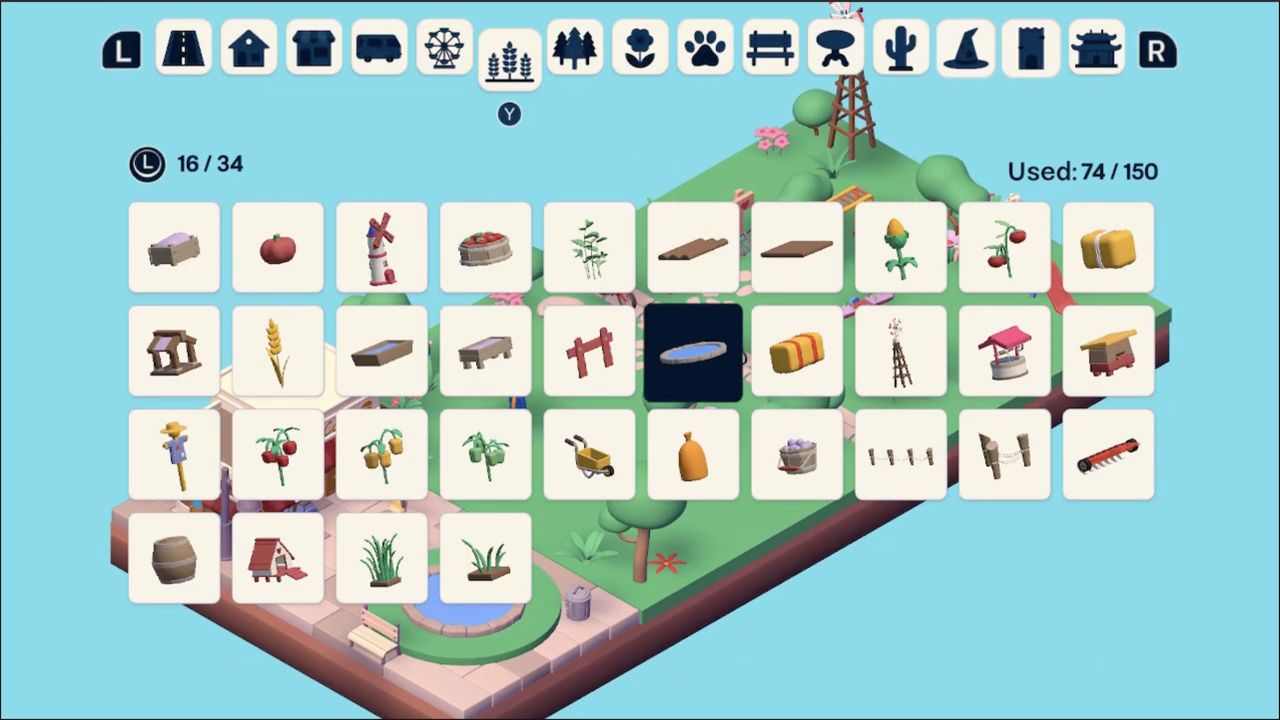This screenshot has width=1280, height=720.
Task: Select the tomato item
Action: pyautogui.click(x=278, y=248)
